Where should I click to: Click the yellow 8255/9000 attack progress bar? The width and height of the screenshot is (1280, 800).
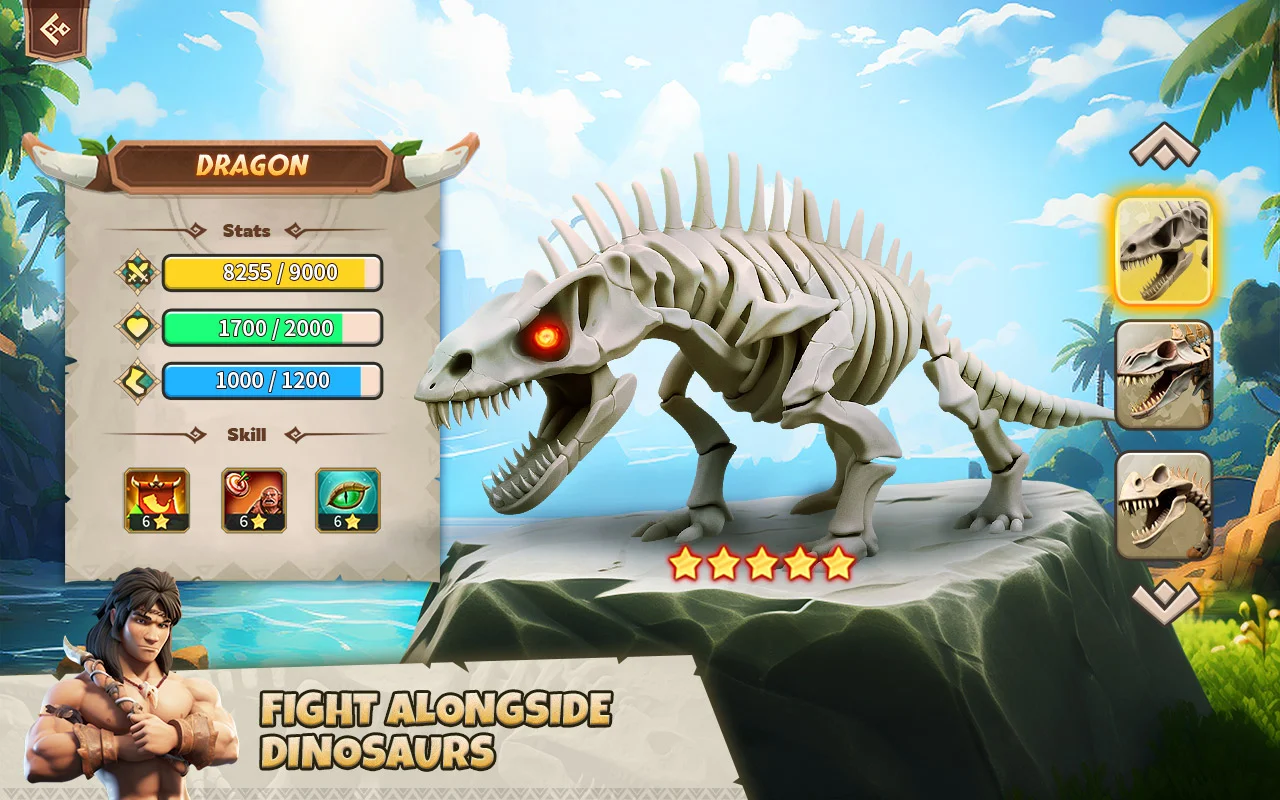click(x=274, y=272)
